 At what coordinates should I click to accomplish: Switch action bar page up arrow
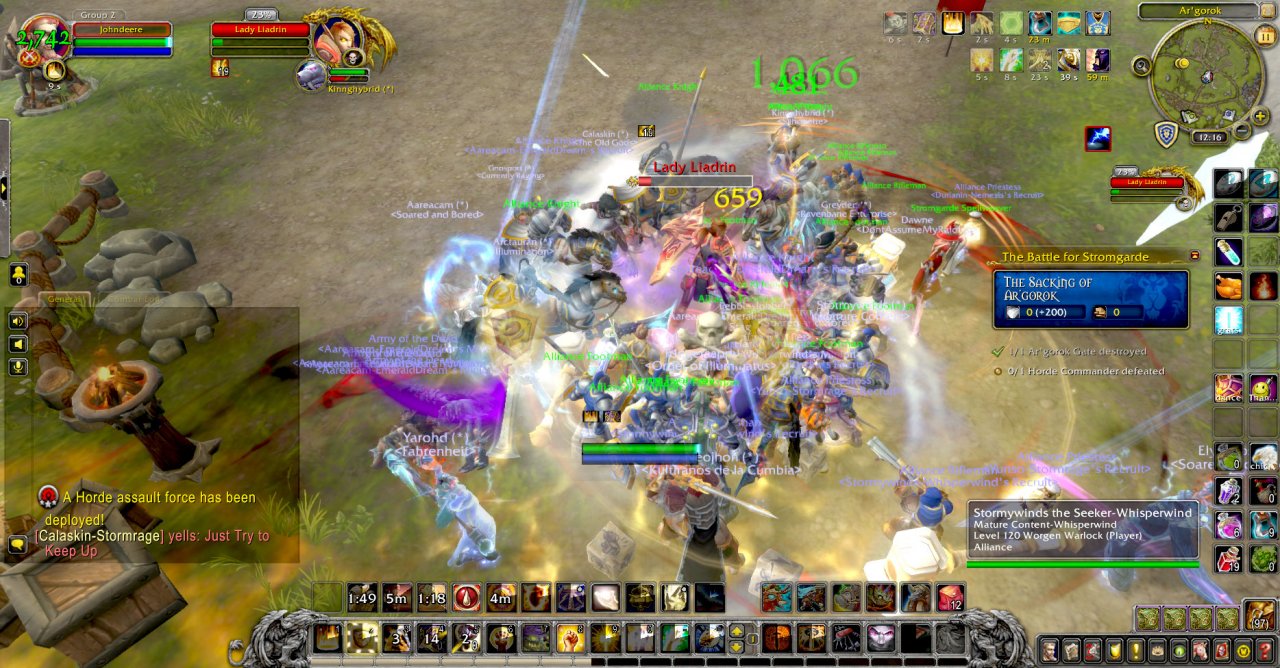tap(738, 630)
